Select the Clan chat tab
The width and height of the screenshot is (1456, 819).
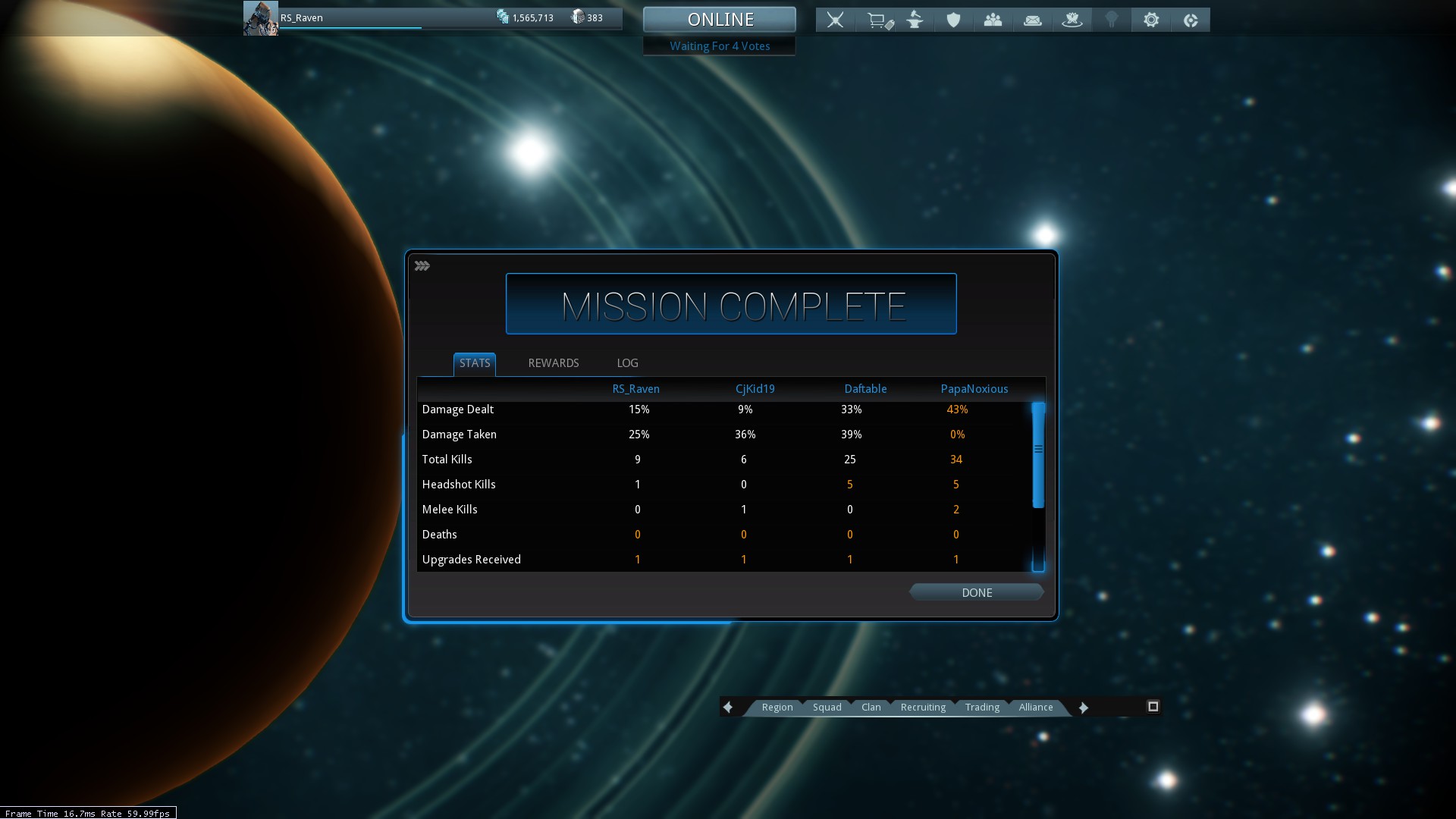pos(871,707)
